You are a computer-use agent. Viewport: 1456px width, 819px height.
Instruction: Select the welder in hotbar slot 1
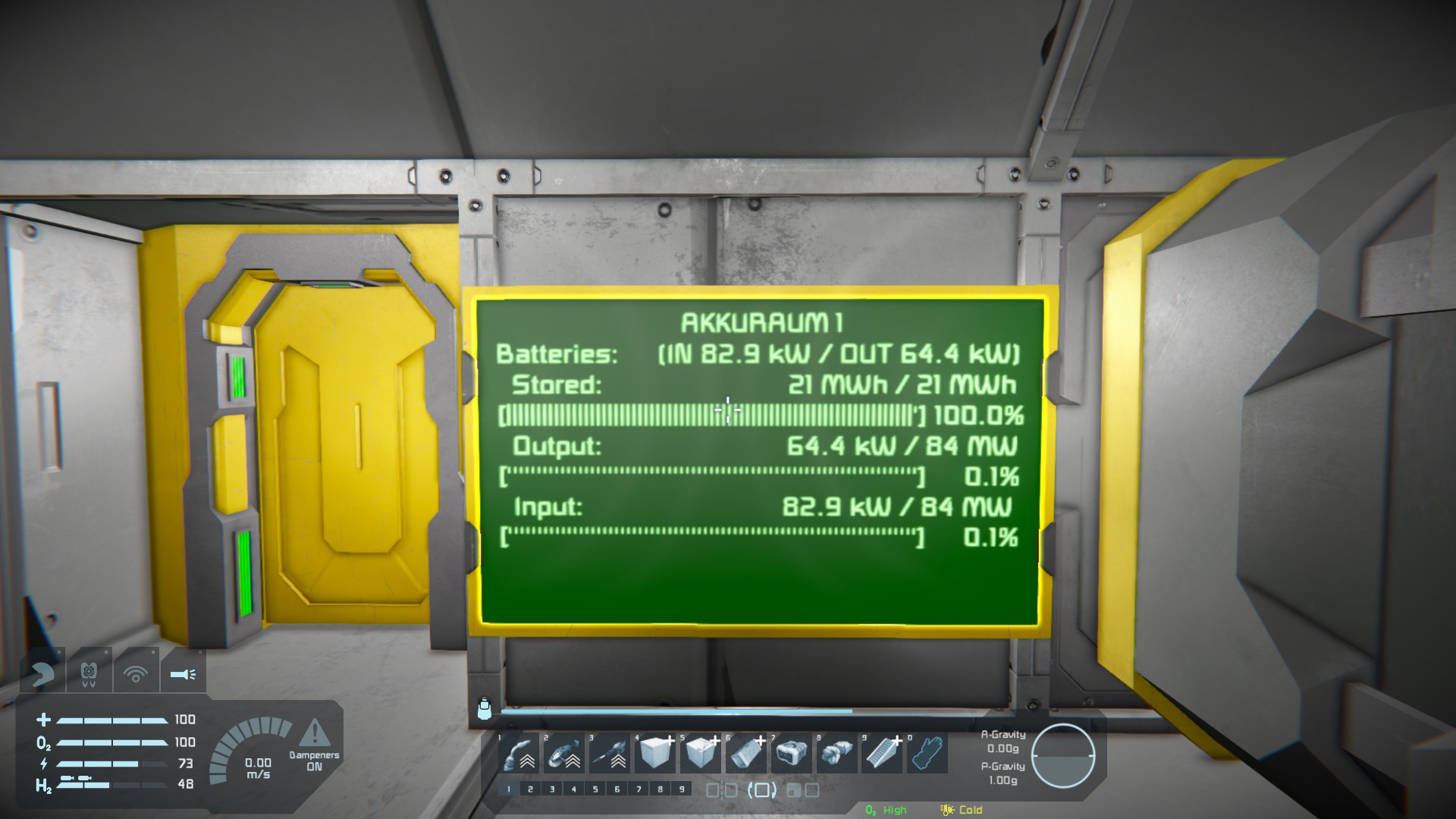coord(520,754)
